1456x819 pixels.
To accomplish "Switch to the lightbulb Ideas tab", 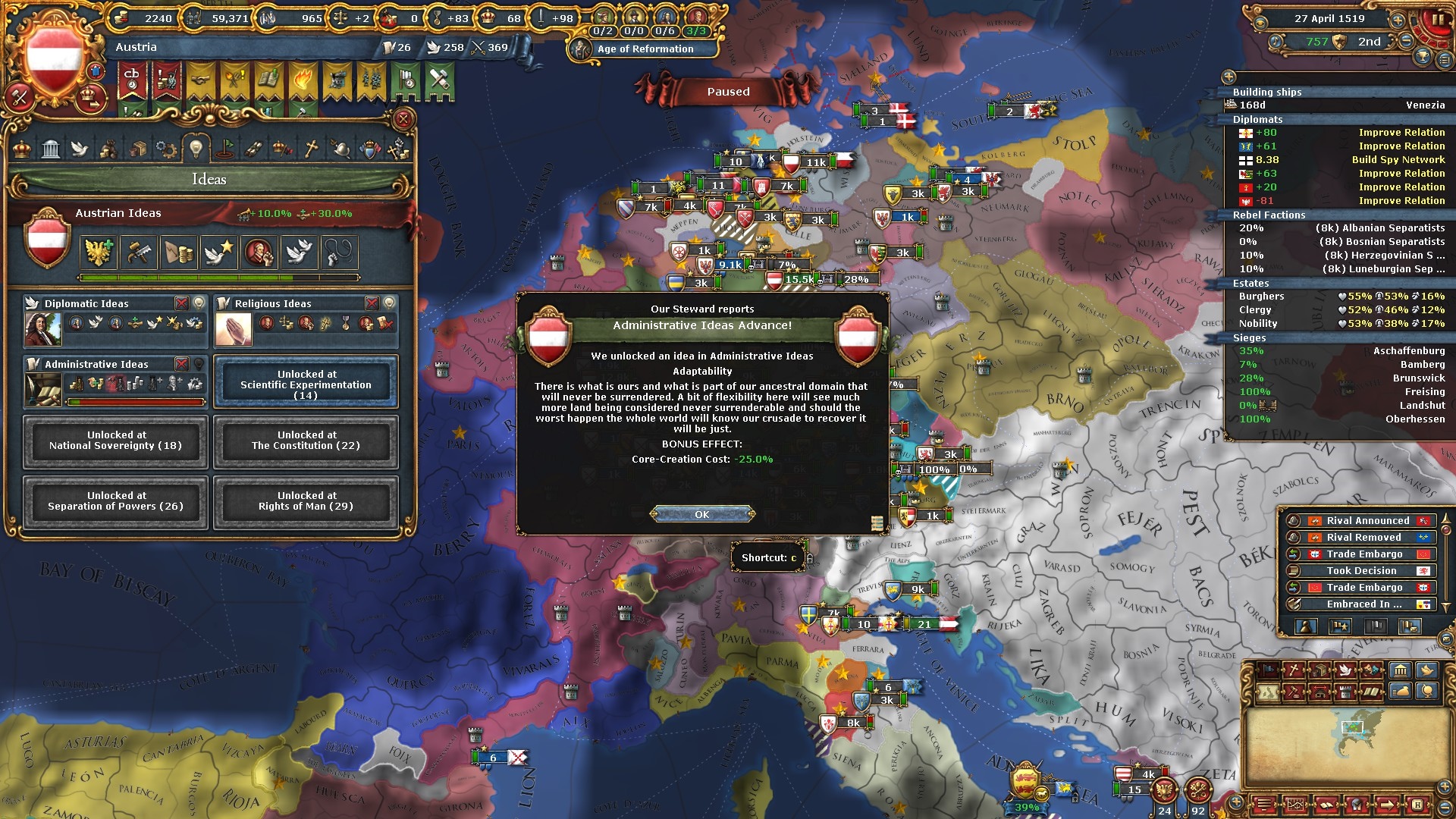I will pos(196,148).
